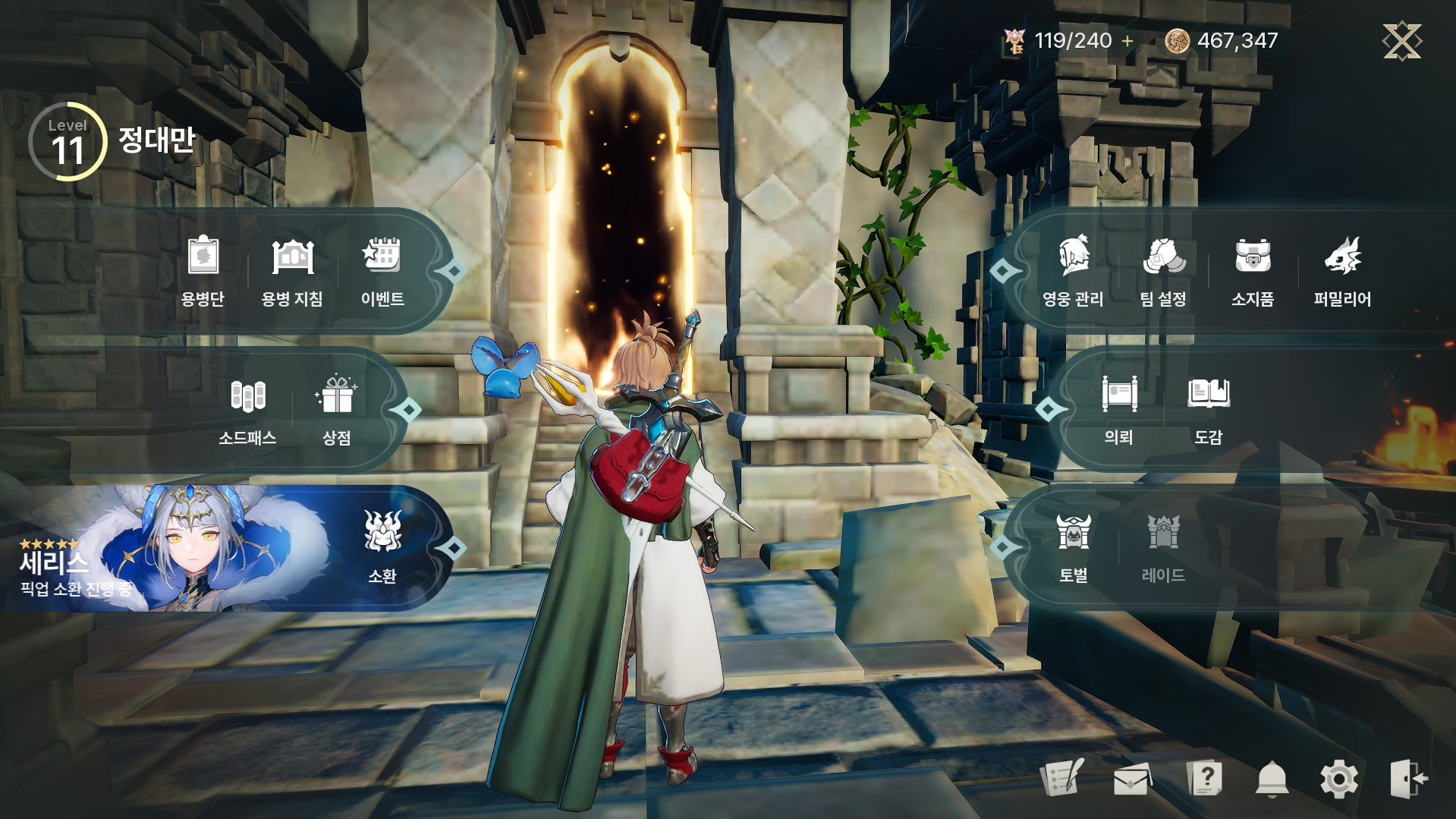Viewport: 1456px width, 819px height.
Task: Open the 소드패스 pass menu
Action: 247,410
